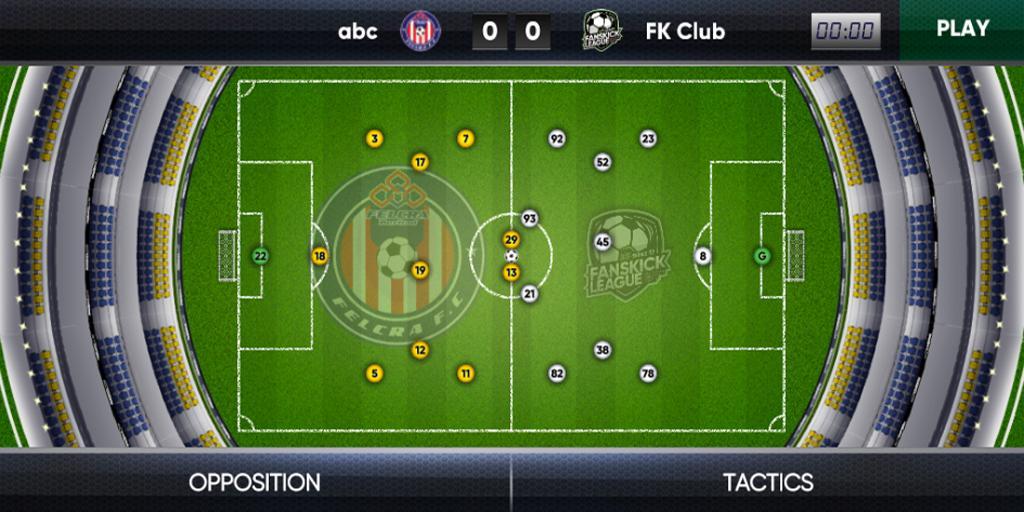Viewport: 1024px width, 512px height.
Task: Select yellow player token 11
Action: [466, 373]
